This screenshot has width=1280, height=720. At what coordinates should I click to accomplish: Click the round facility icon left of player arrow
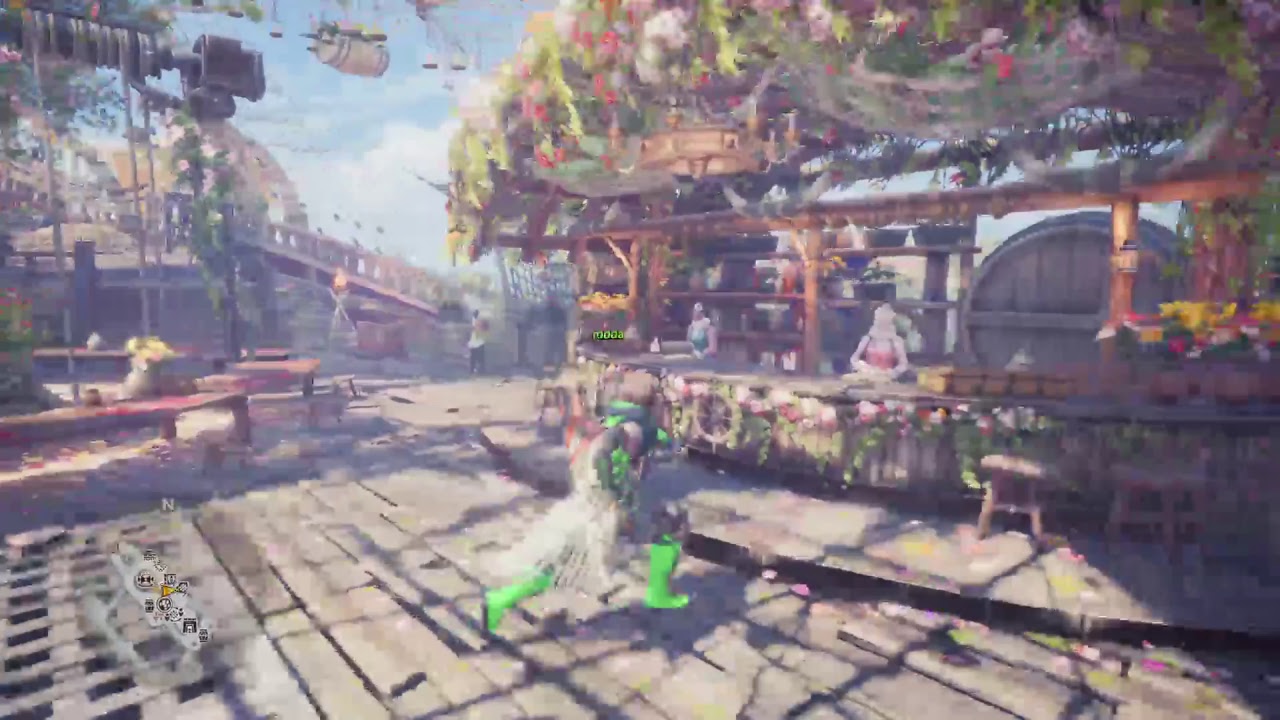click(145, 580)
